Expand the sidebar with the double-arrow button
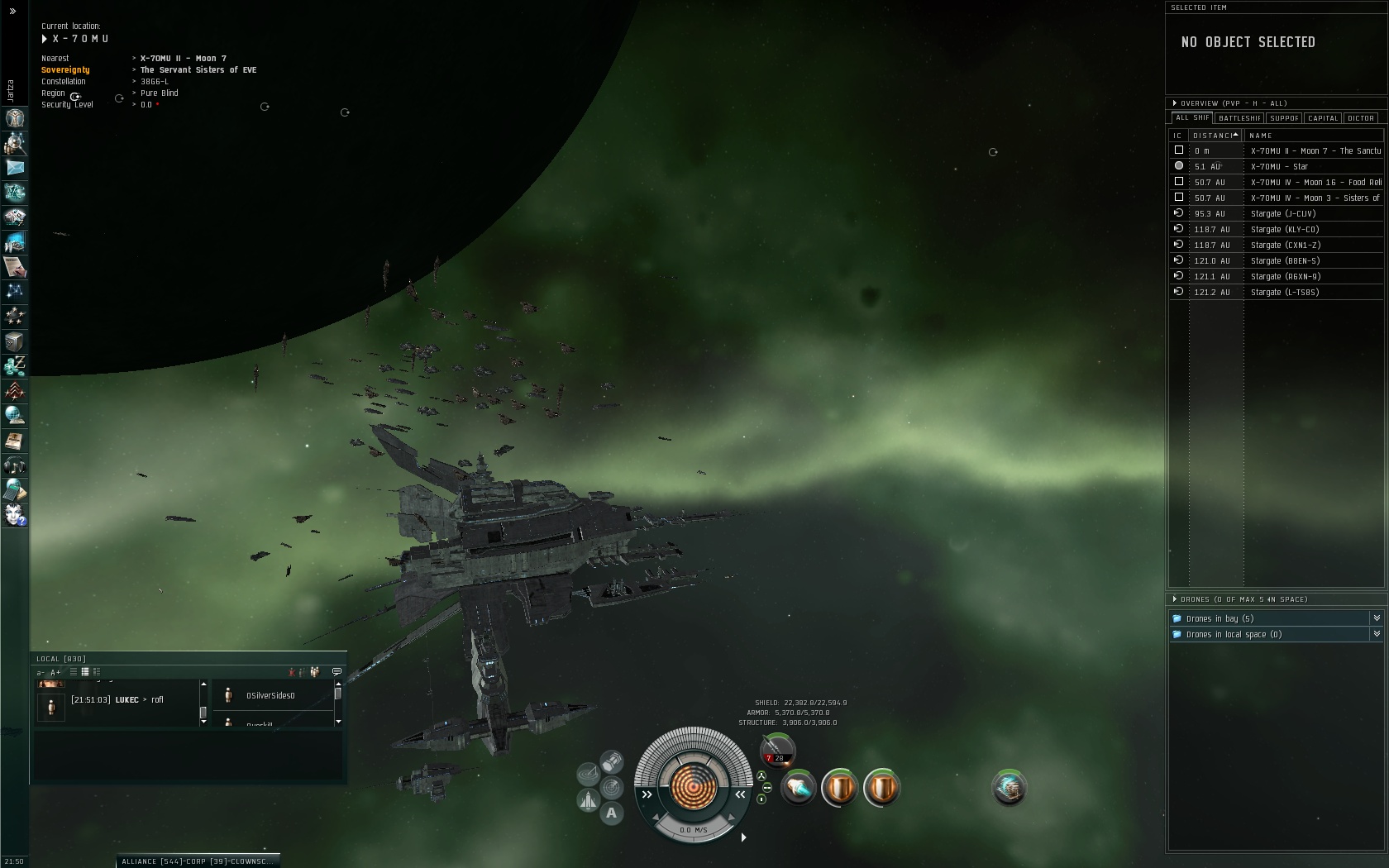 coord(12,12)
